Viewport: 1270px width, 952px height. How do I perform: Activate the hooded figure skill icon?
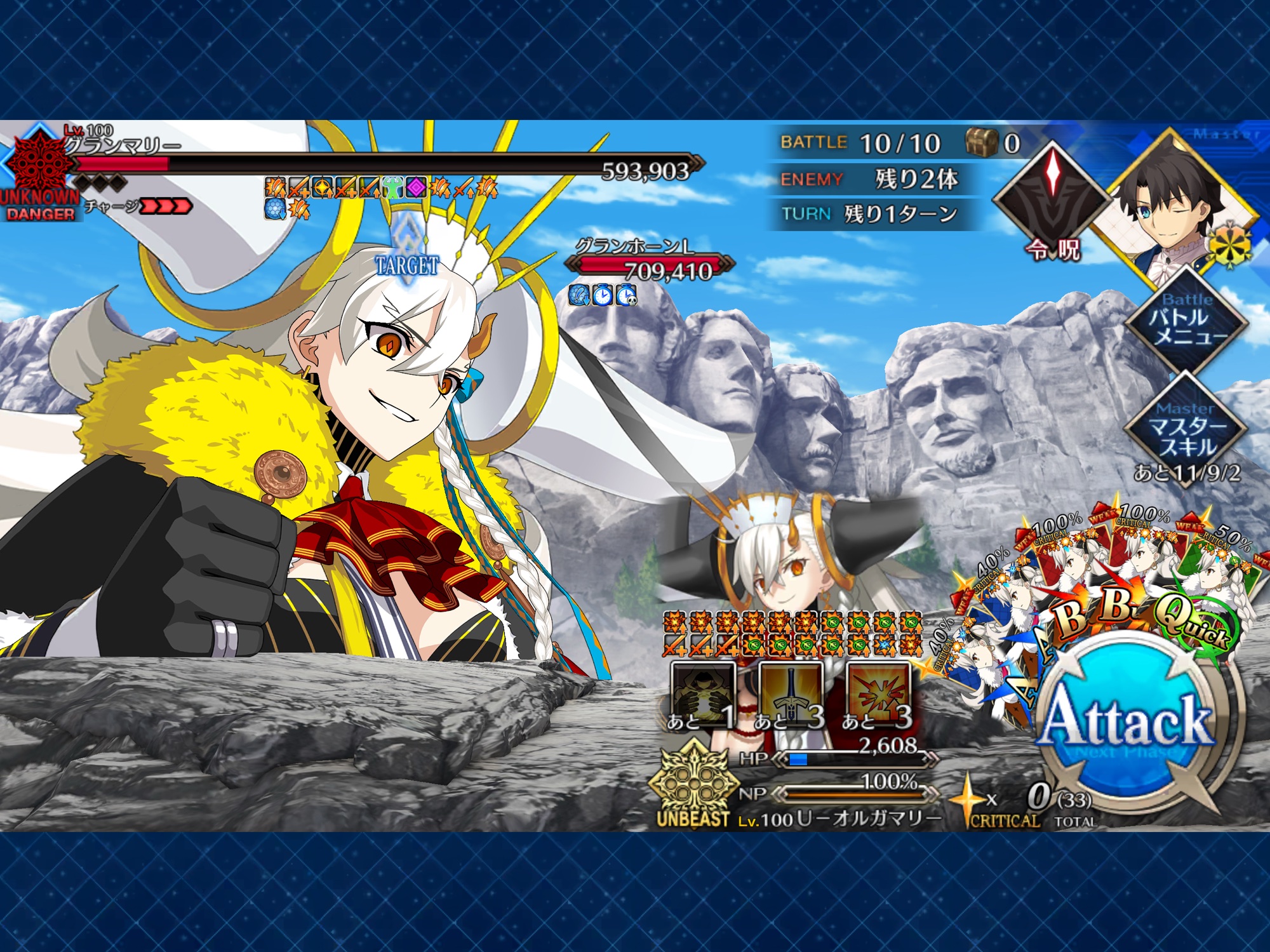click(x=701, y=695)
